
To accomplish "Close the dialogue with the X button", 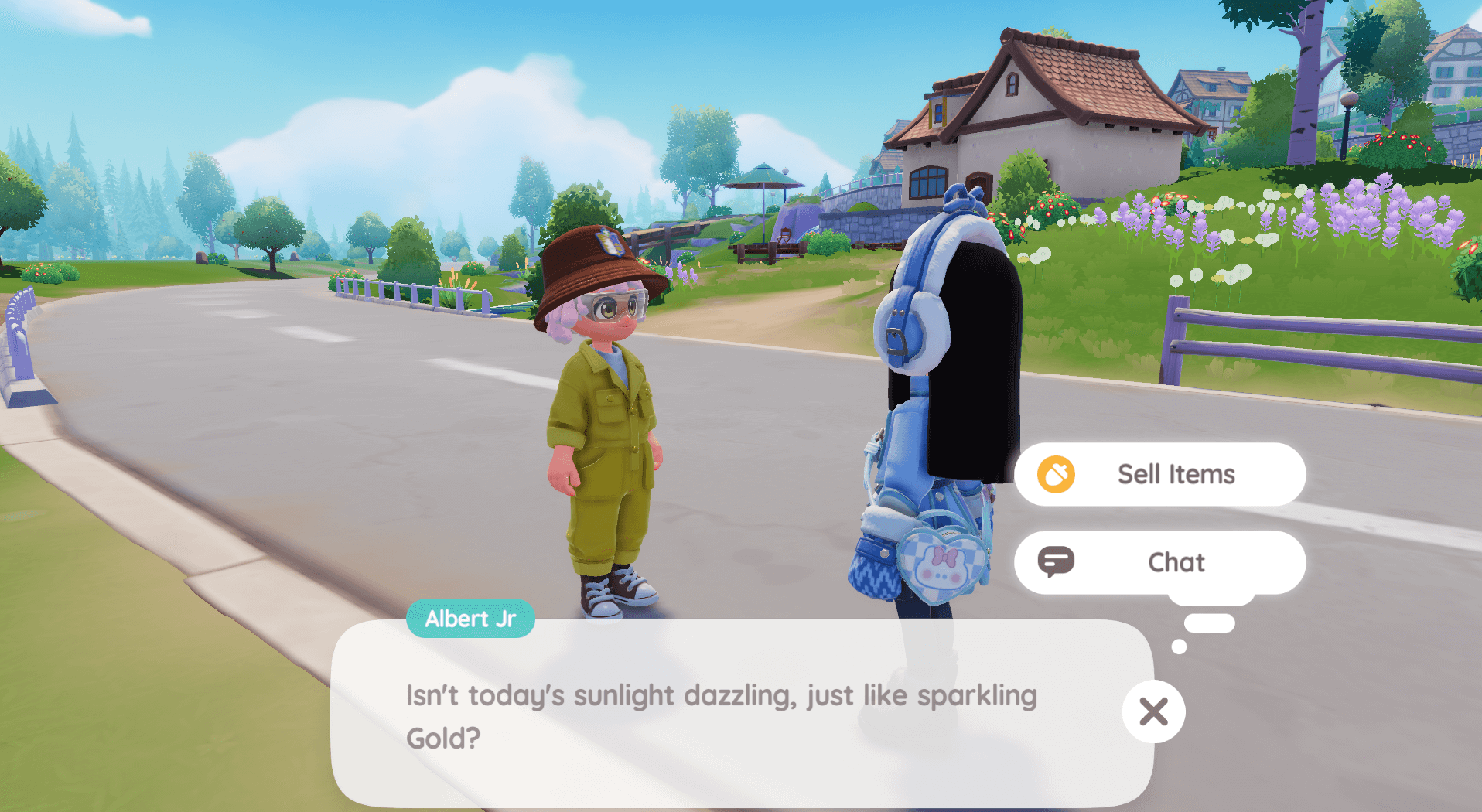I will tap(1153, 711).
